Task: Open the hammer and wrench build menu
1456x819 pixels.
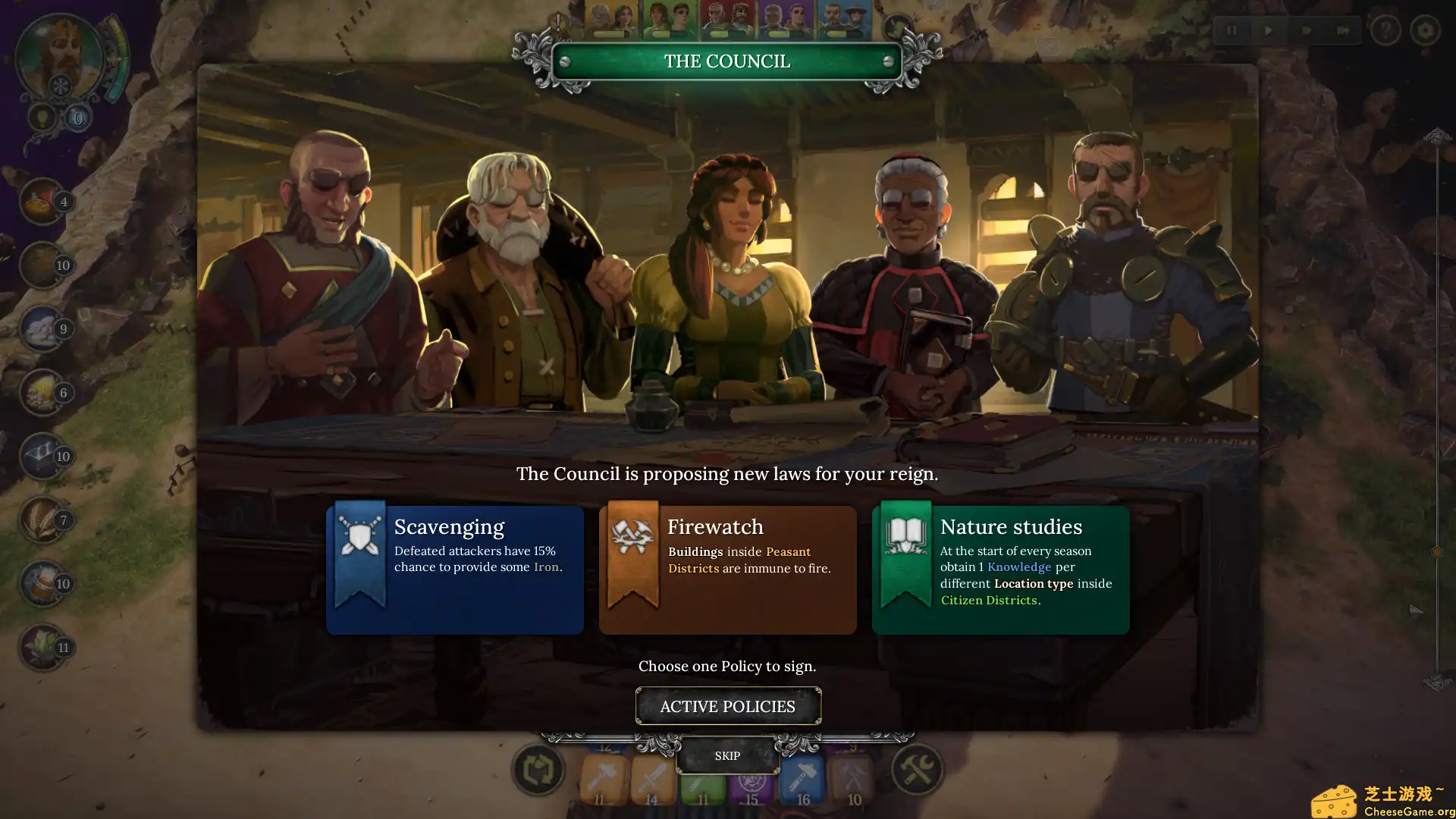Action: 916,770
